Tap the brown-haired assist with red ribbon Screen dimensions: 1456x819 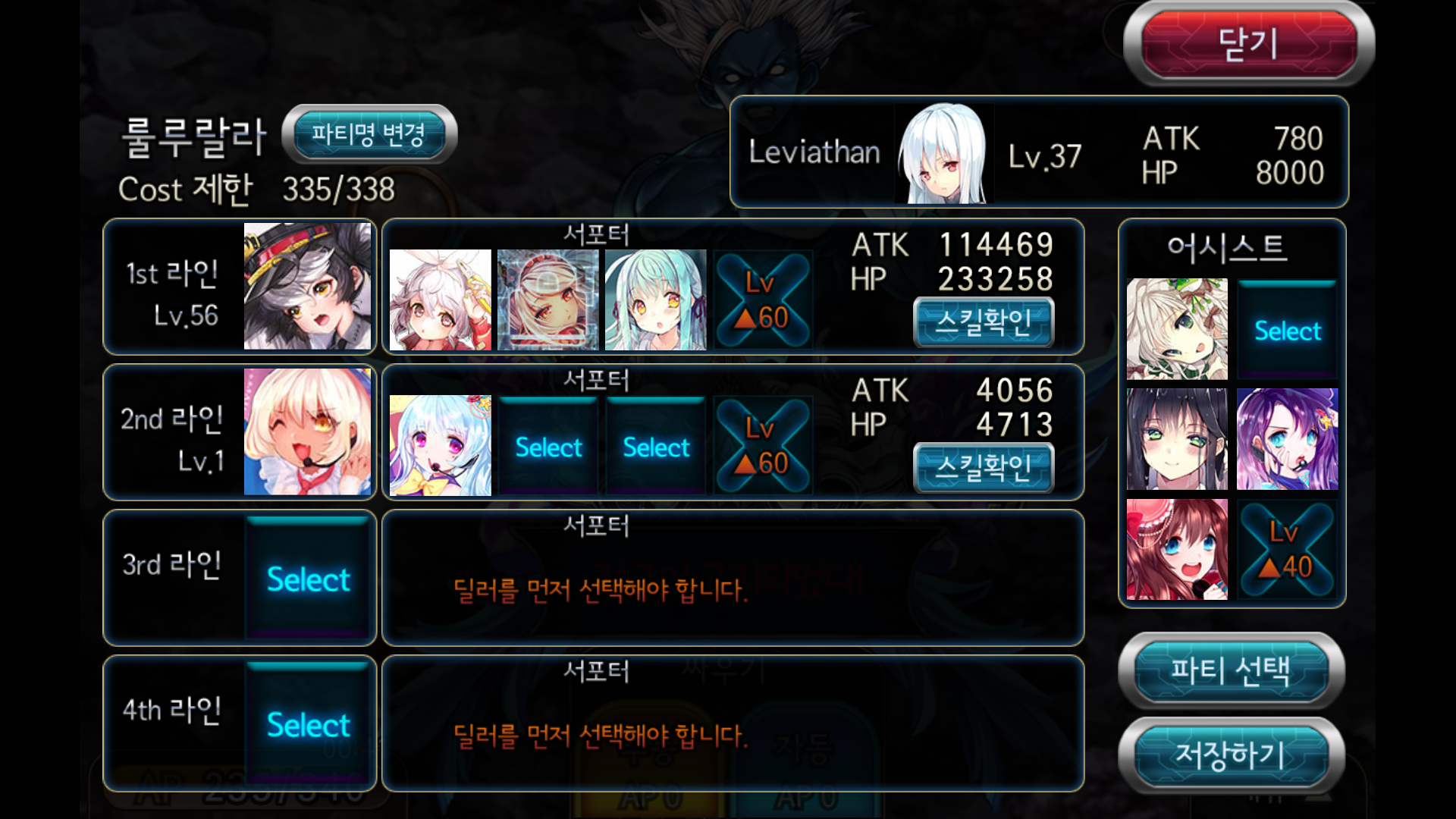pyautogui.click(x=1176, y=550)
